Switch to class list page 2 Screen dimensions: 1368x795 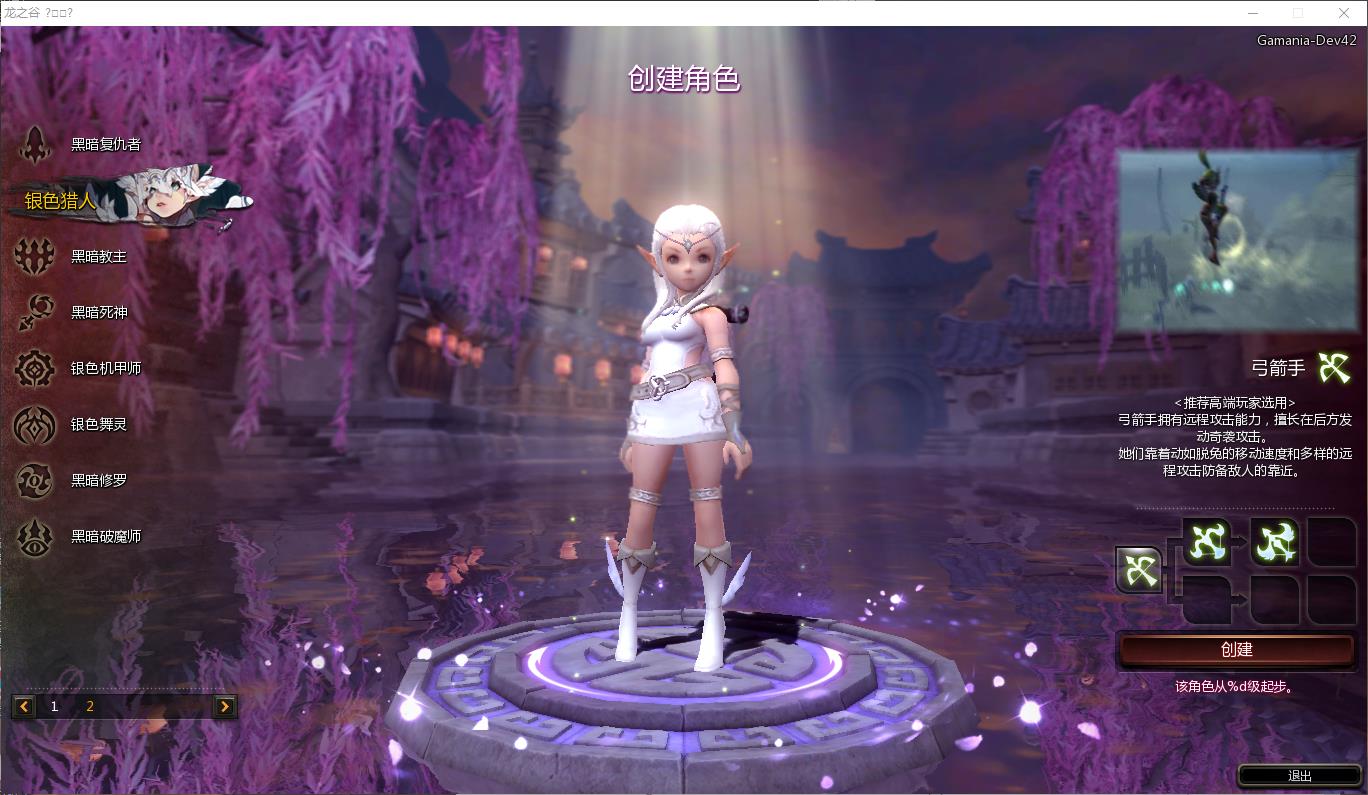(x=90, y=707)
